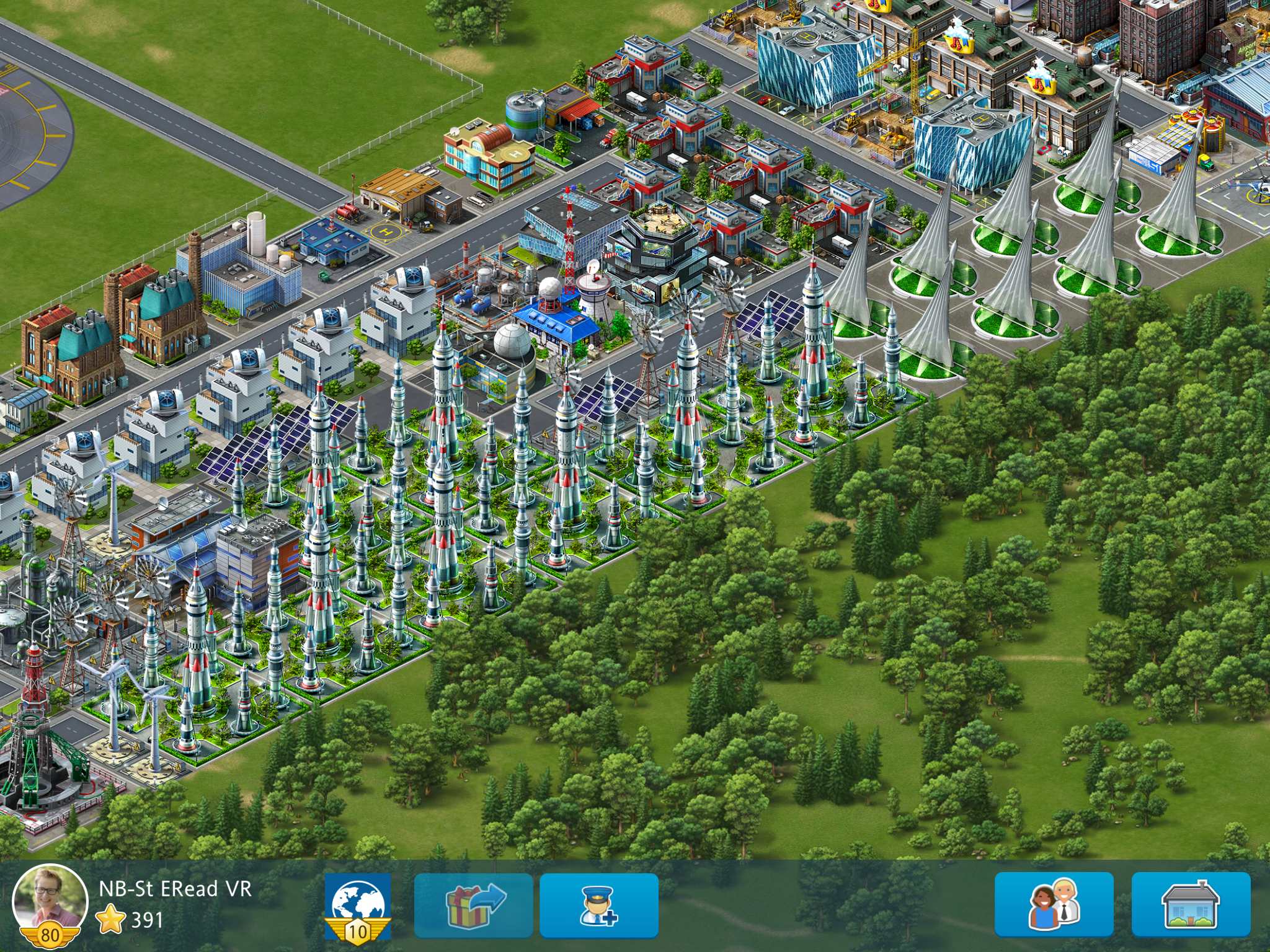Open the friends list button
This screenshot has height=952, width=1270.
click(1054, 904)
